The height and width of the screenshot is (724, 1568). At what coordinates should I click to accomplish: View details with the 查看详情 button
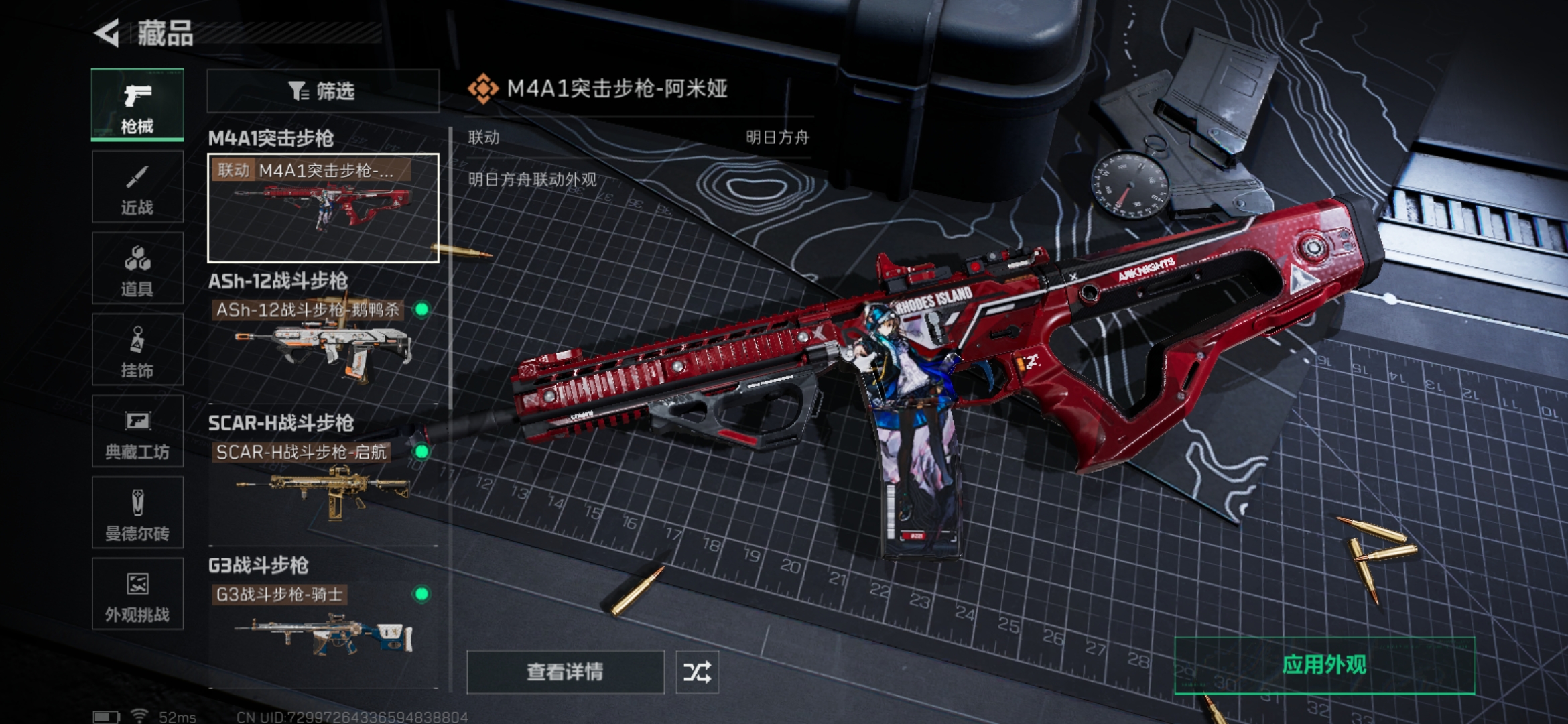pos(565,672)
